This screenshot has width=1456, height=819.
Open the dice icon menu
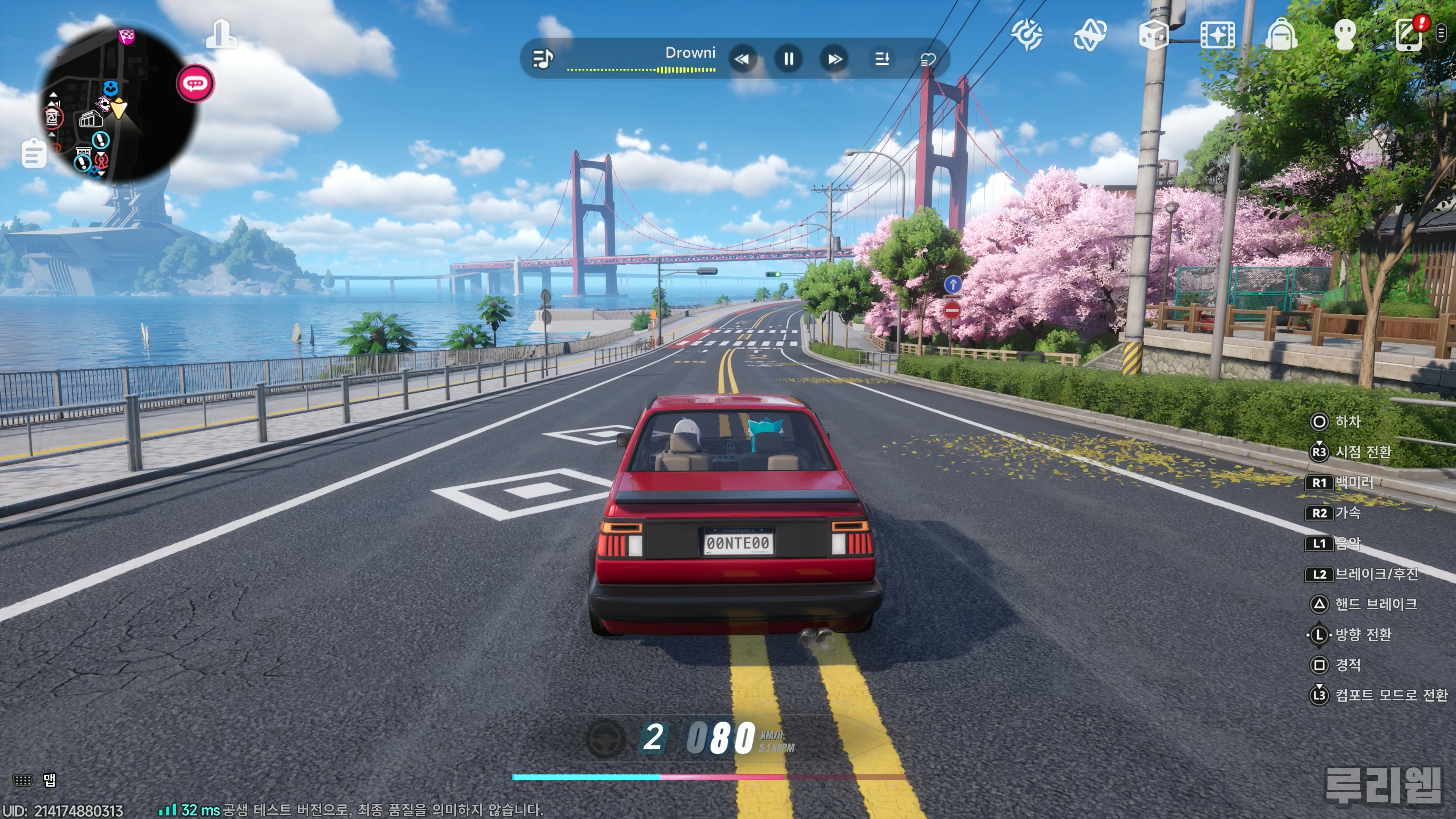pyautogui.click(x=1153, y=35)
